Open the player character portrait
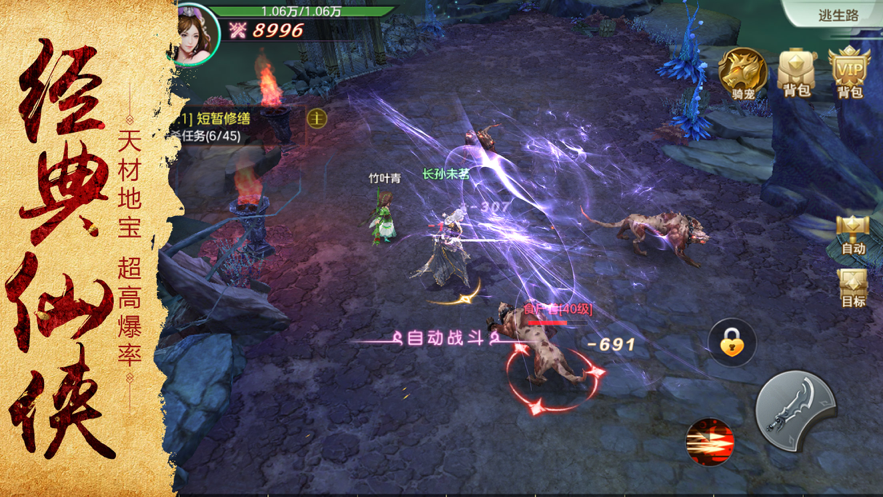883x497 pixels. [x=193, y=32]
